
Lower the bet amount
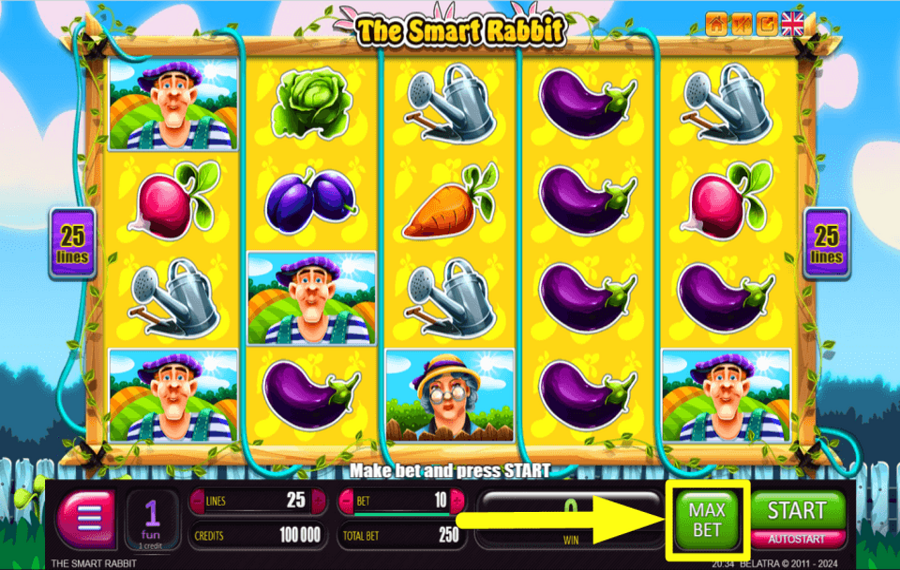[347, 500]
